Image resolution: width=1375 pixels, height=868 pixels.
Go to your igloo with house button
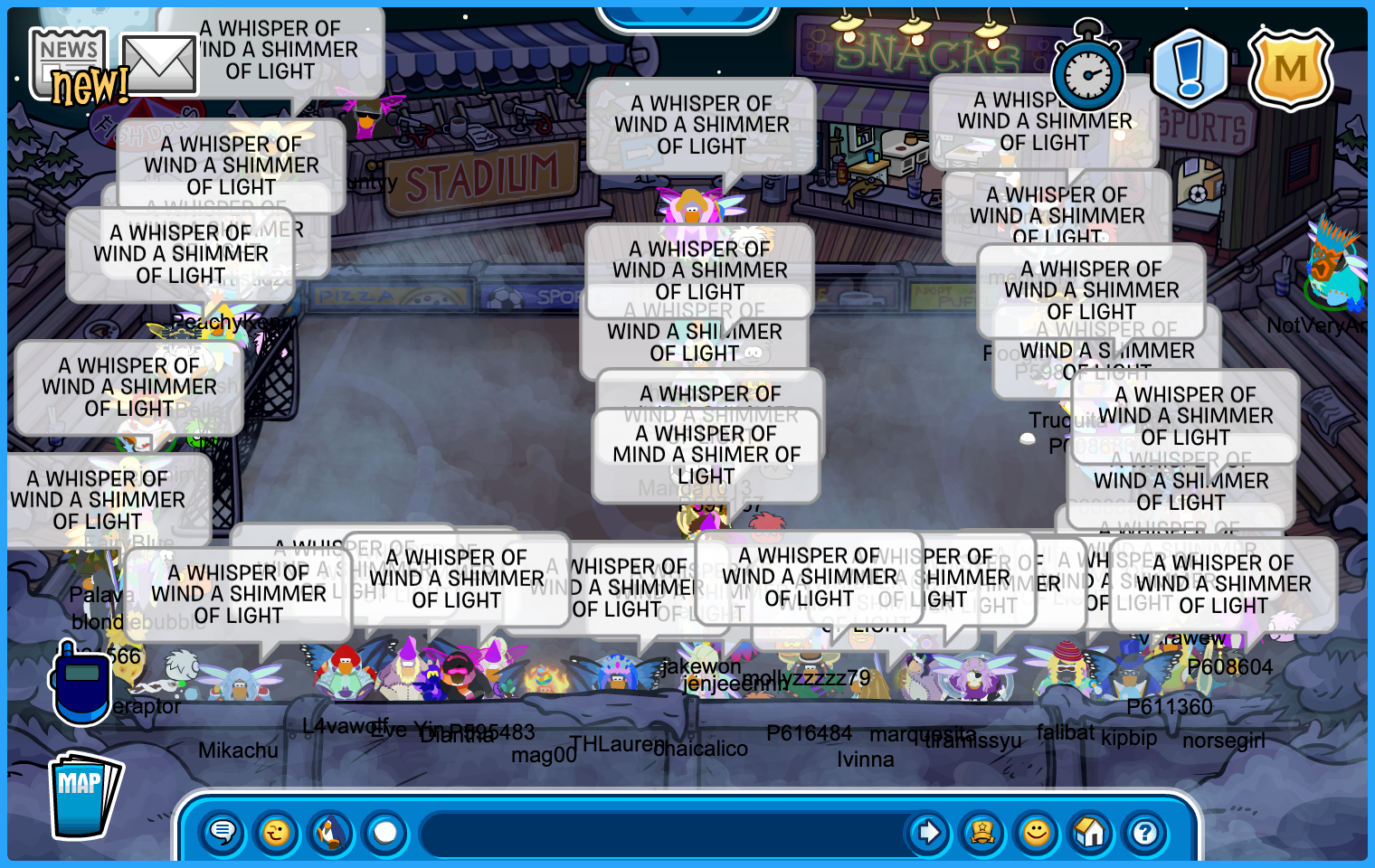click(x=1091, y=832)
